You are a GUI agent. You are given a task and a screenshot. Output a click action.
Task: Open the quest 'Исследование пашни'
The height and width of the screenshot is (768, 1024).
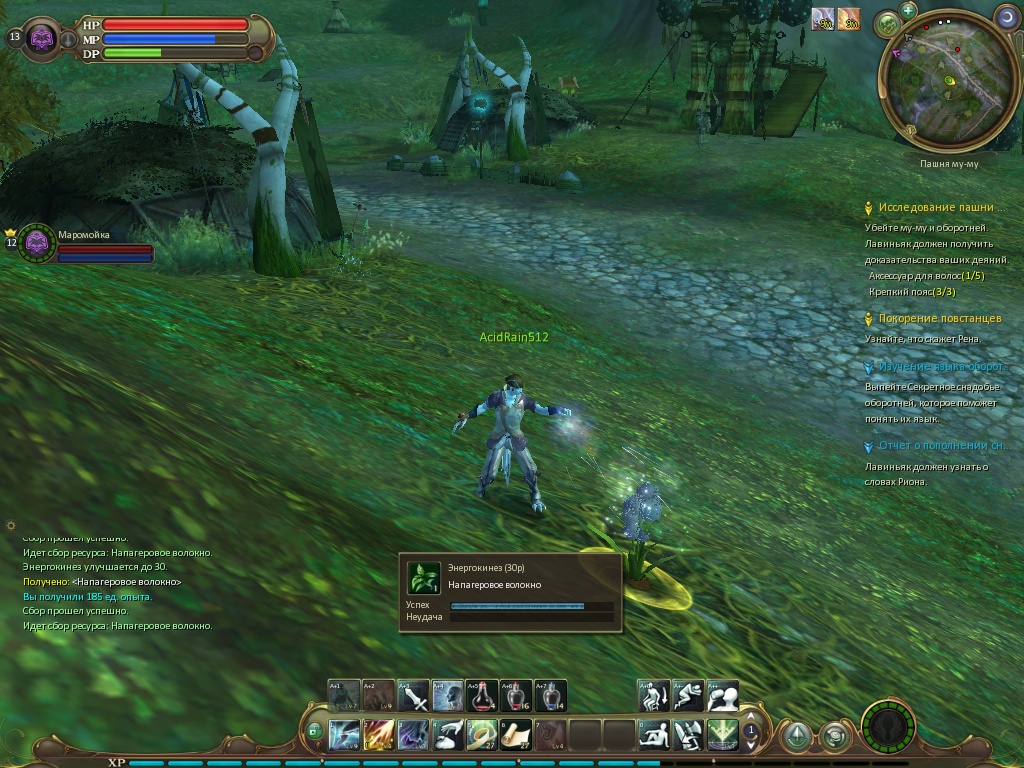click(x=936, y=207)
